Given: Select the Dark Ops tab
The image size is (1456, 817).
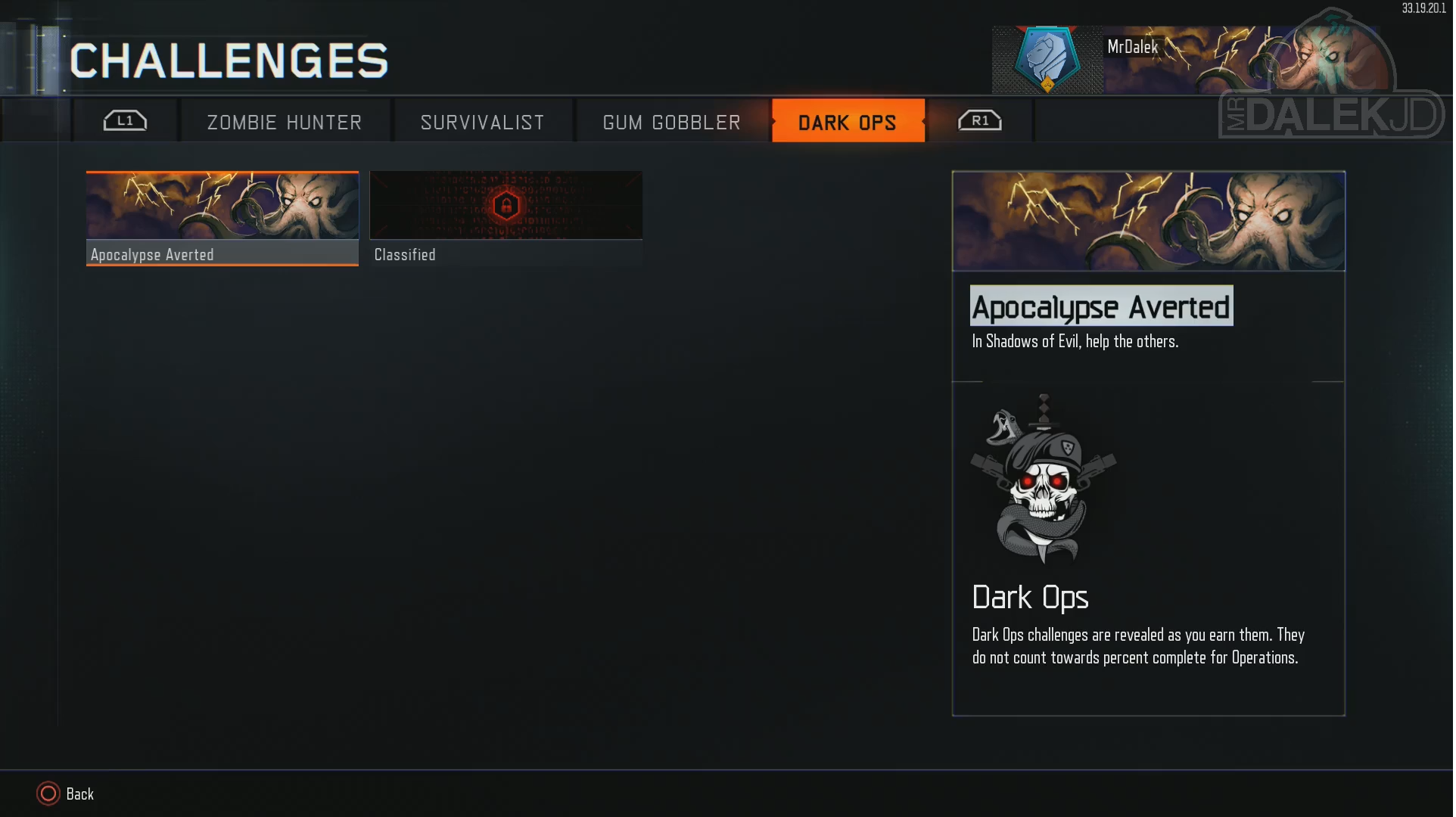Looking at the screenshot, I should [x=848, y=121].
